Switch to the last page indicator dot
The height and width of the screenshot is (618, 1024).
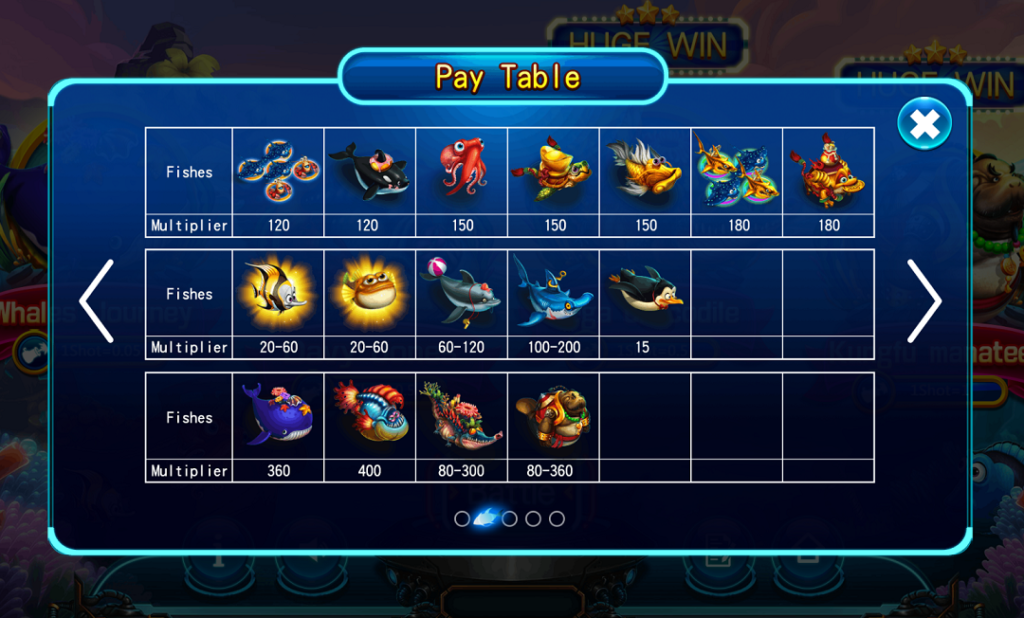(557, 519)
